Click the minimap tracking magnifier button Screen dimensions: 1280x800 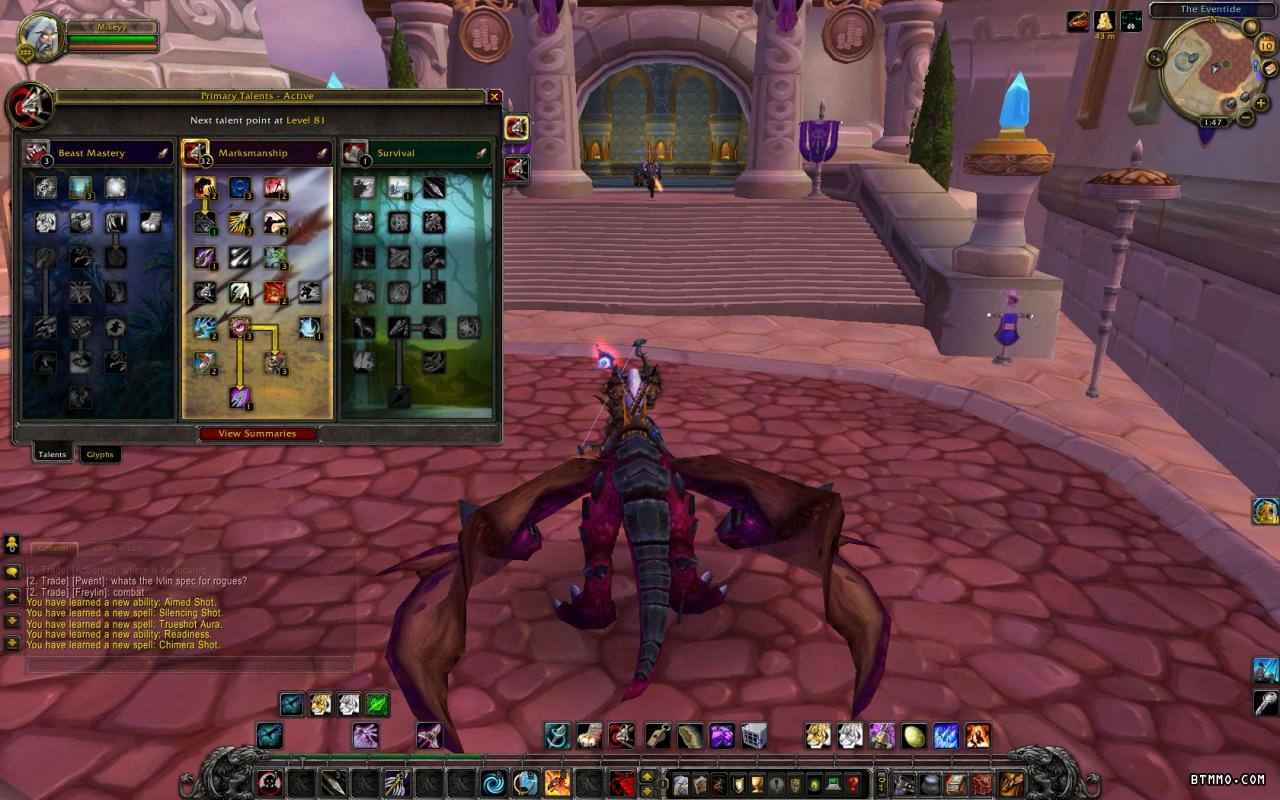(x=1157, y=57)
